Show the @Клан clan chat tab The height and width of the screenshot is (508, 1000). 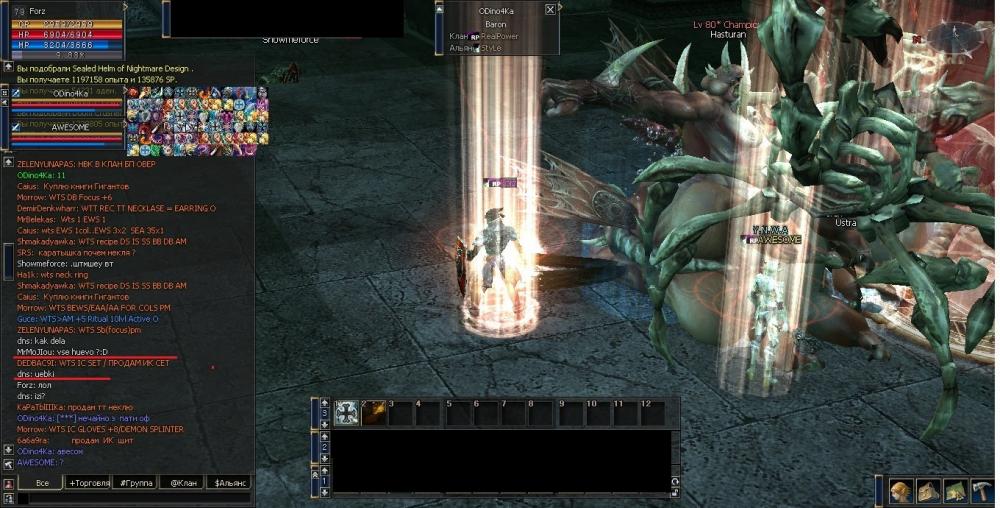click(183, 482)
